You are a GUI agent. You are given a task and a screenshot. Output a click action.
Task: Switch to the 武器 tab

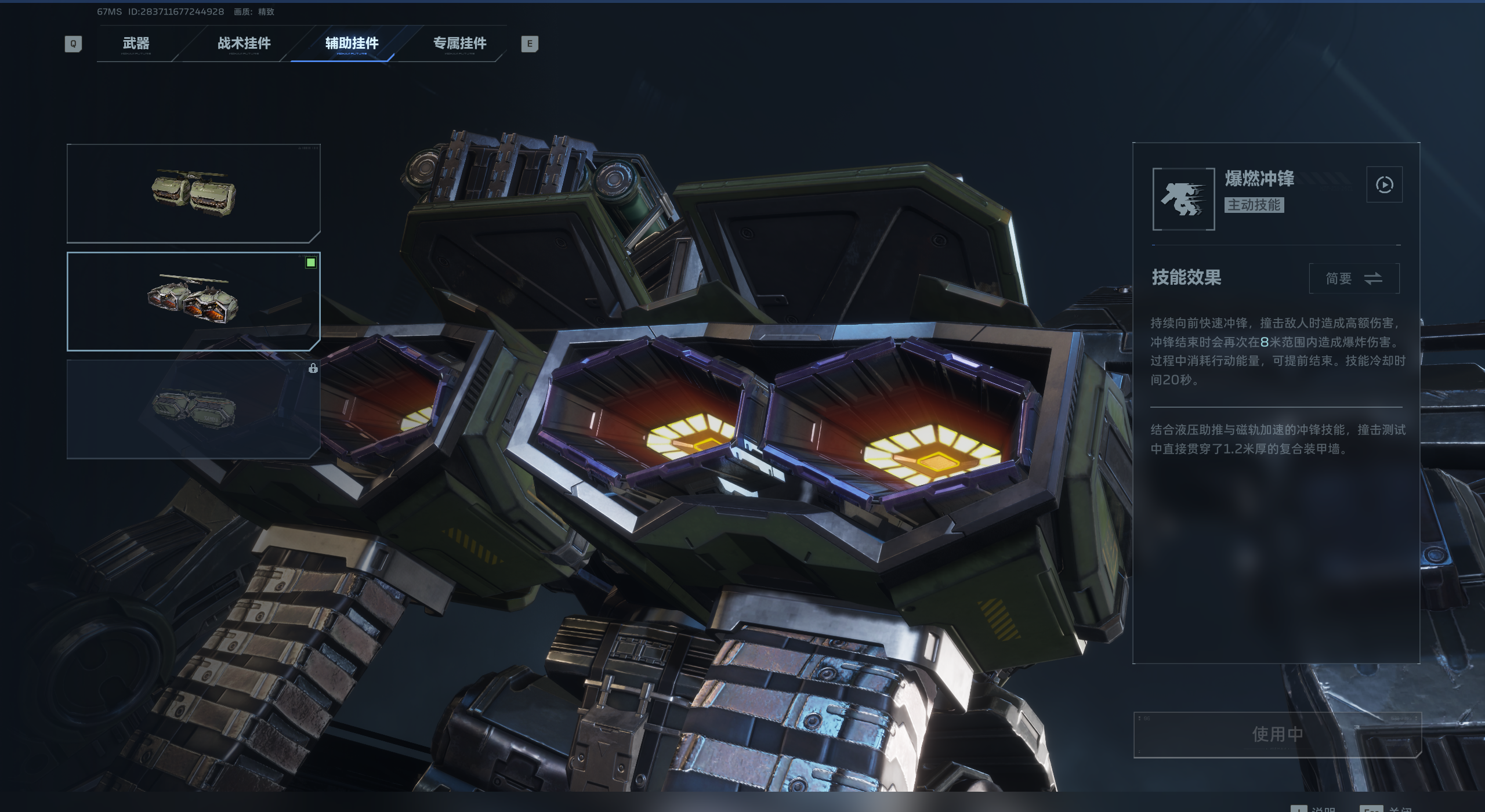136,43
